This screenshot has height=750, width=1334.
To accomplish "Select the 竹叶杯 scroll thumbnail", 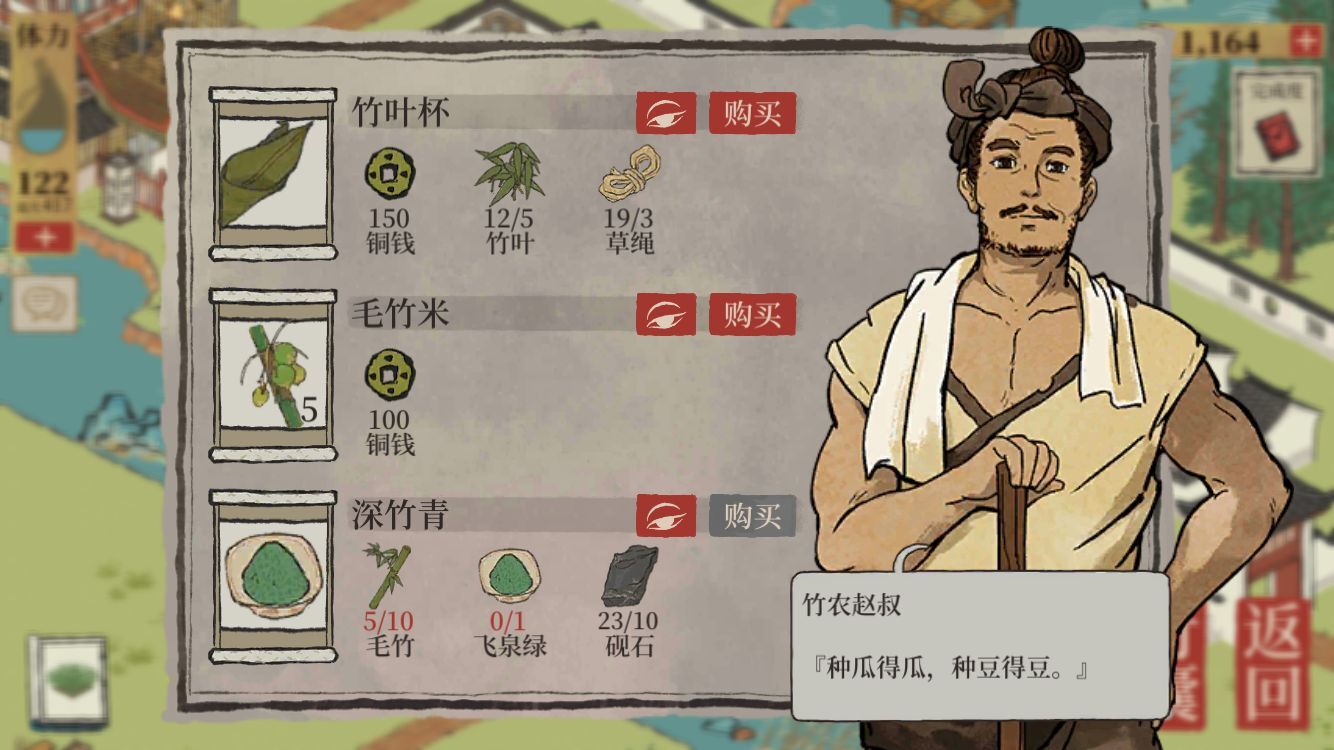I will pos(272,174).
